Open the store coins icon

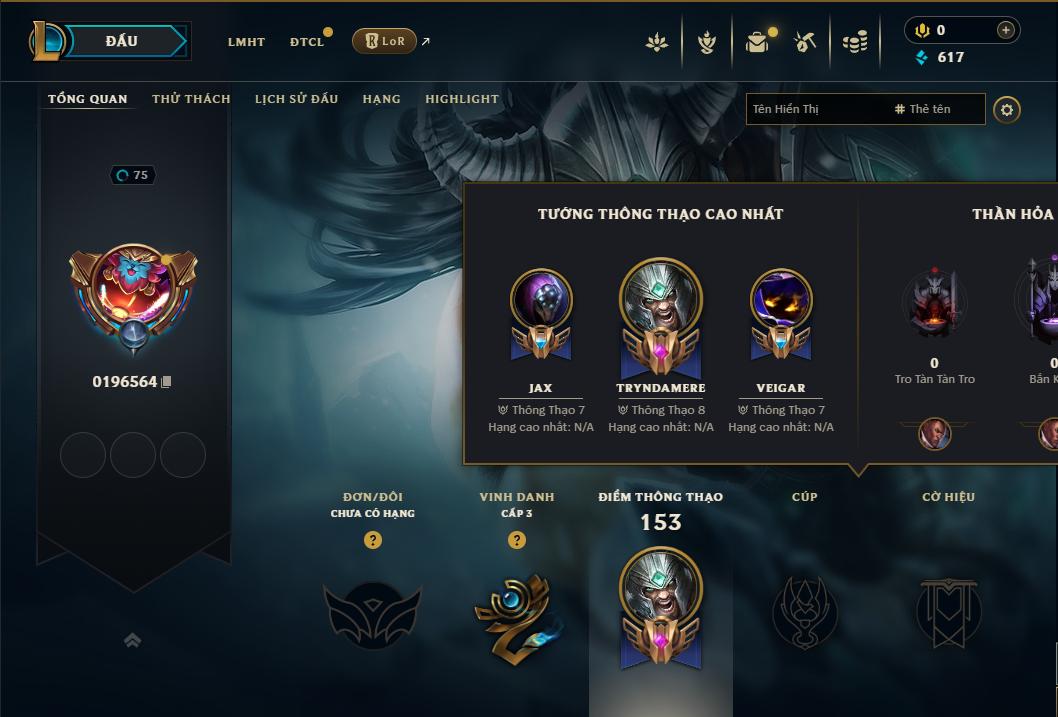click(x=854, y=42)
